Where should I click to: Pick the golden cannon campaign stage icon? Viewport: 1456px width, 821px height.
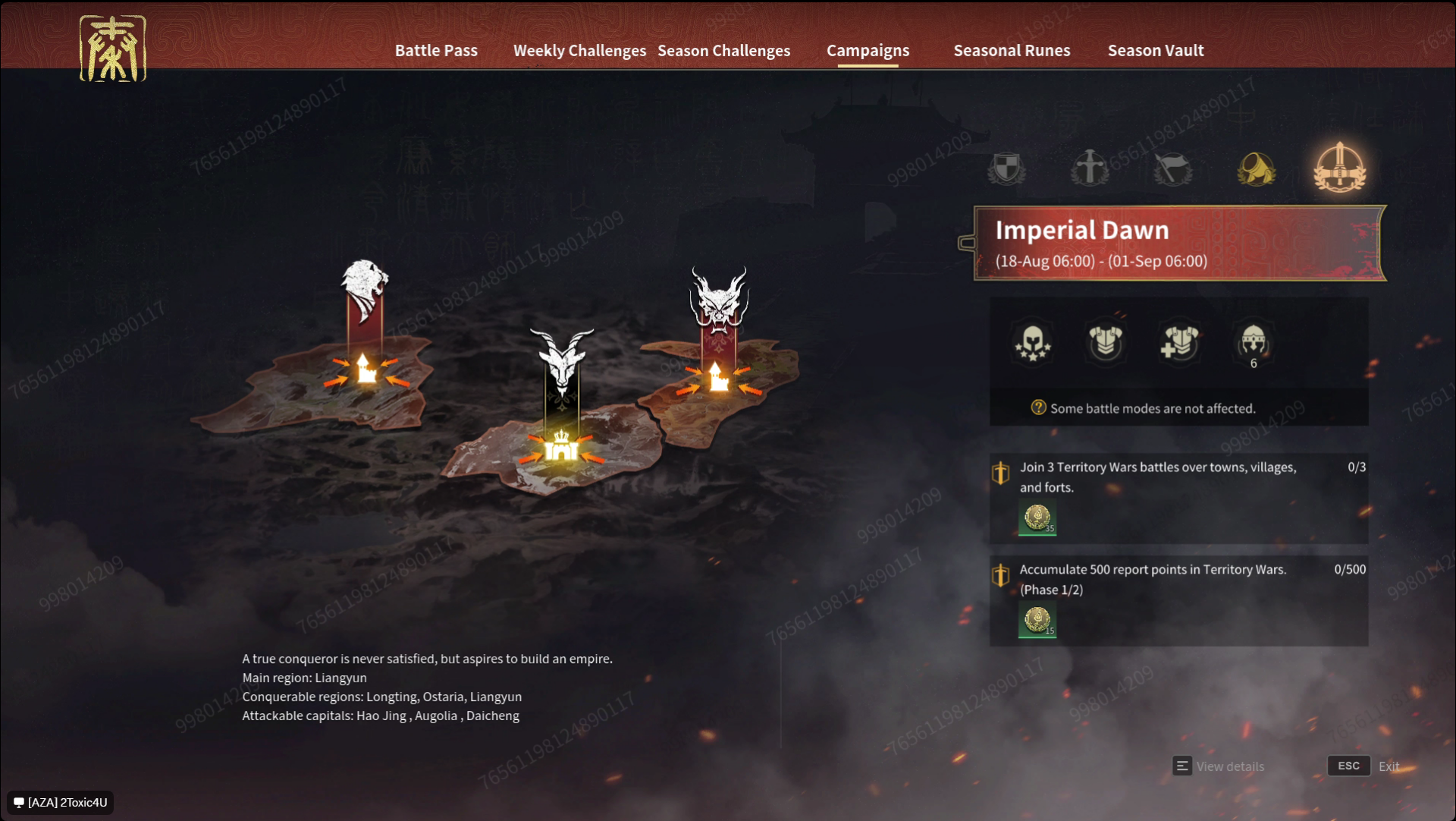coord(1257,168)
